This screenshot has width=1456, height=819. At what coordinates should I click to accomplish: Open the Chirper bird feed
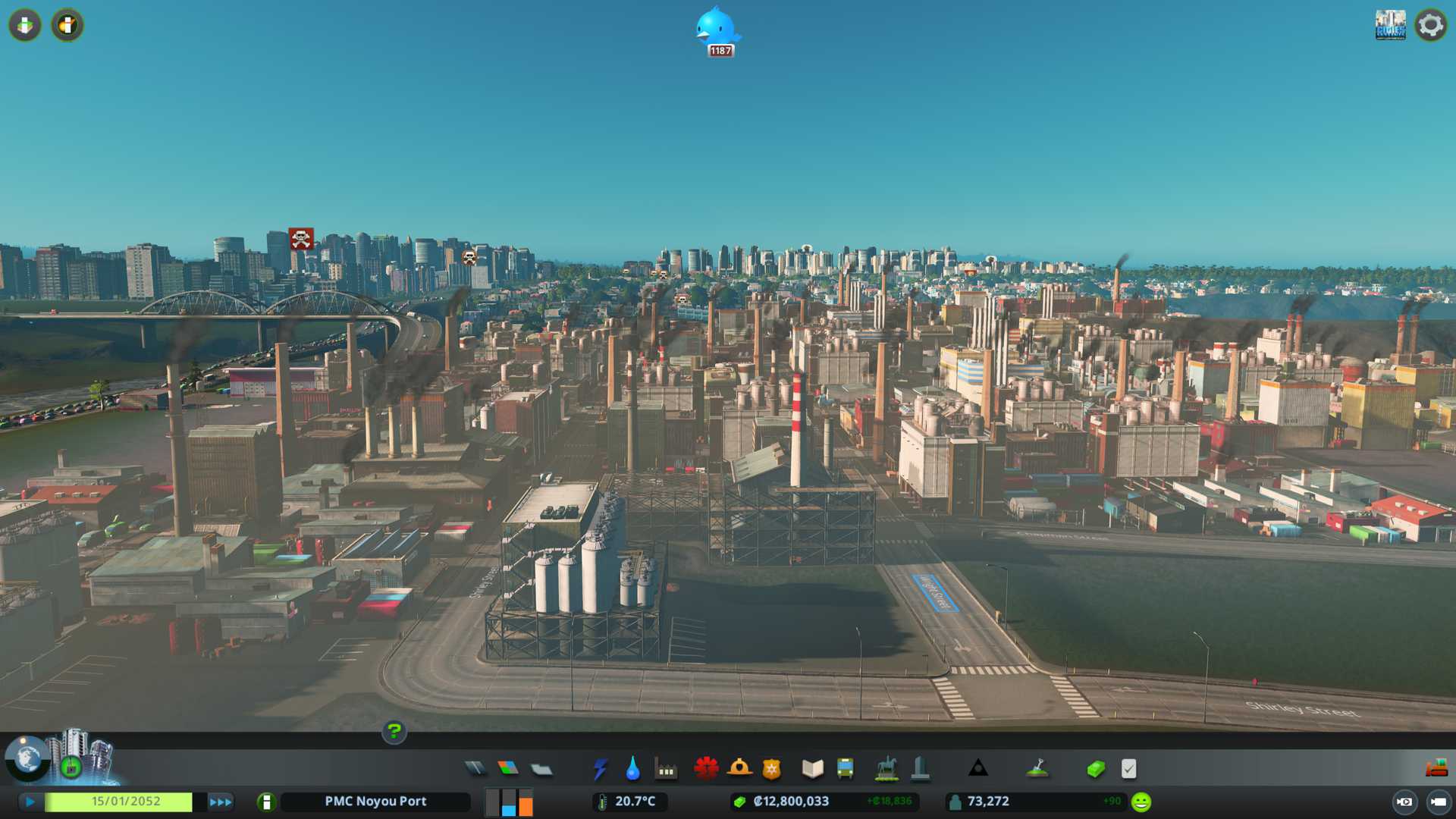(x=717, y=29)
